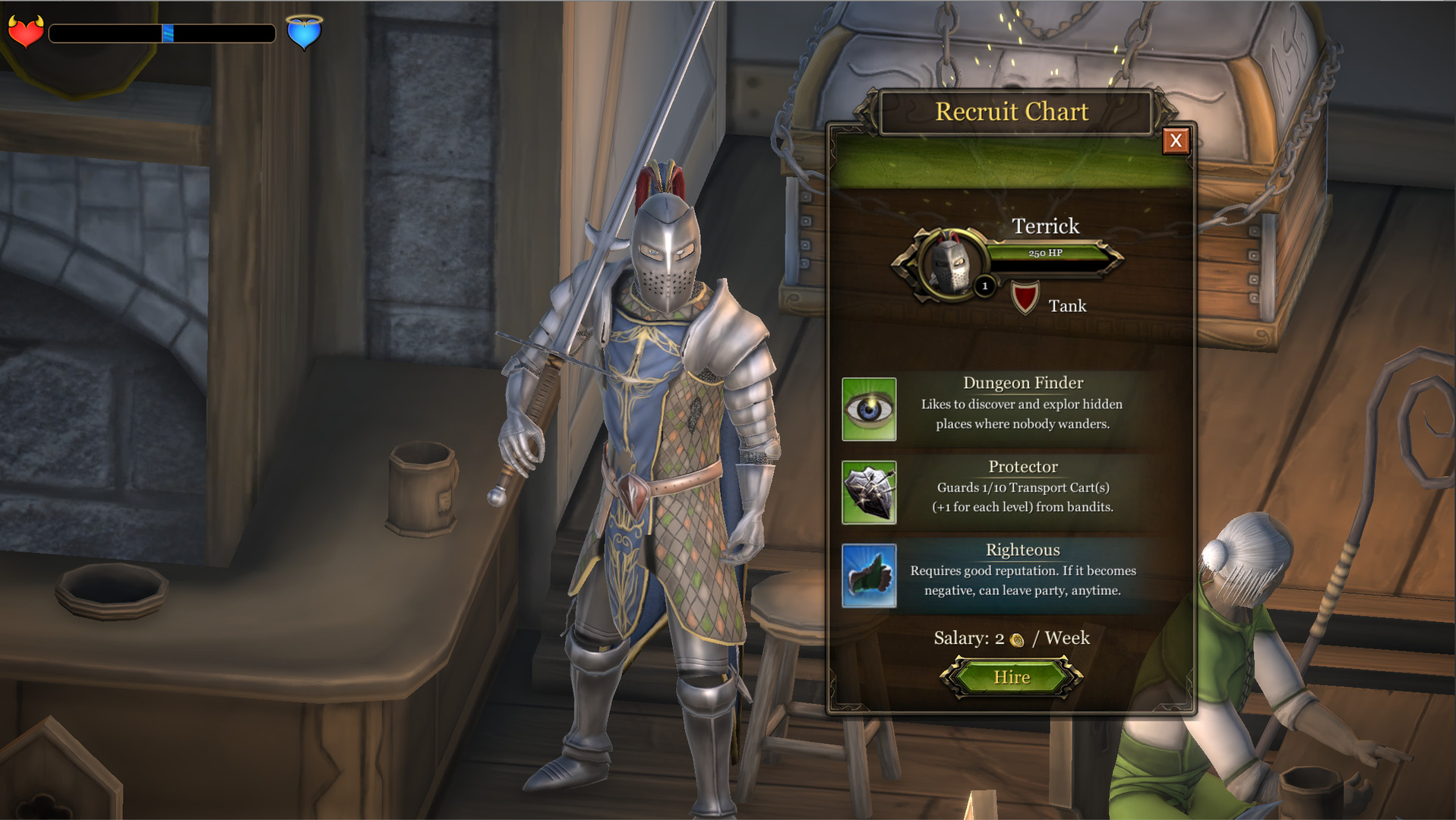Image resolution: width=1456 pixels, height=820 pixels.
Task: Click Terrick's name label
Action: coord(1047,225)
